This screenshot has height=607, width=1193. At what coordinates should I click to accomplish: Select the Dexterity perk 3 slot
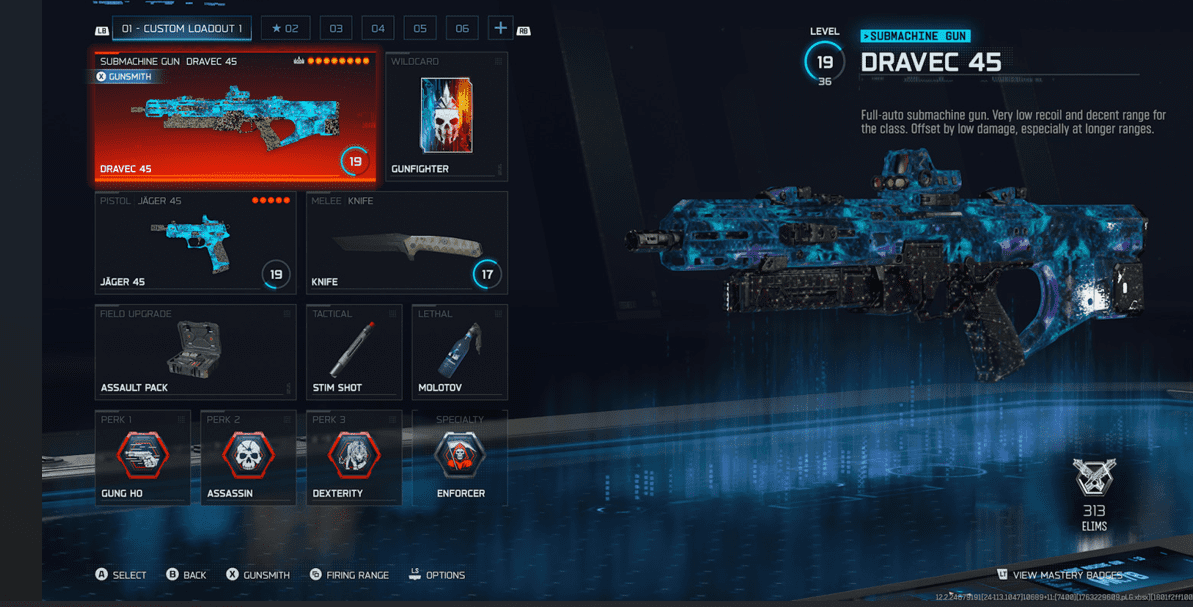(x=353, y=457)
